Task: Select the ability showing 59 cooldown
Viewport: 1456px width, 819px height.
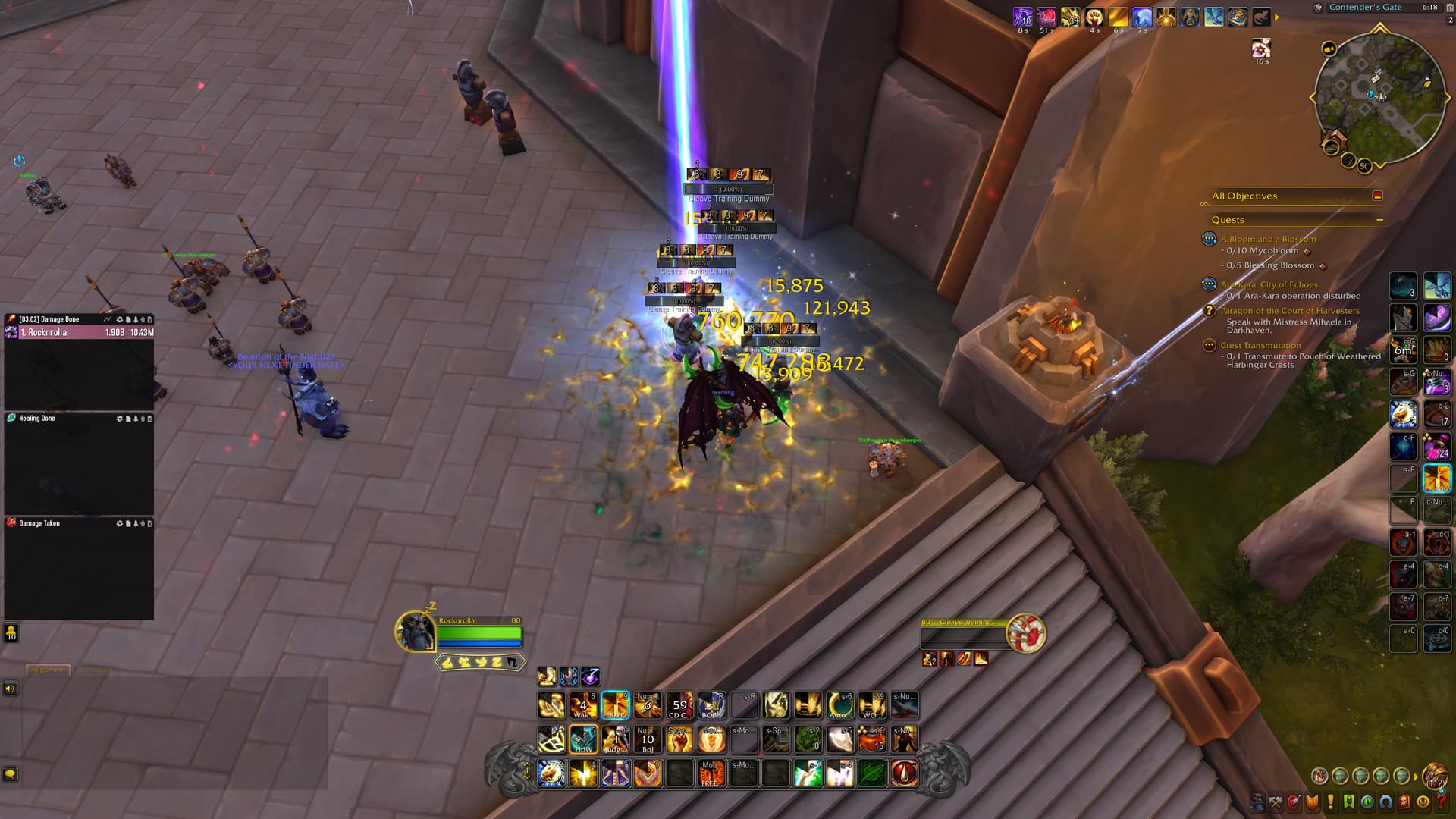Action: [x=679, y=704]
